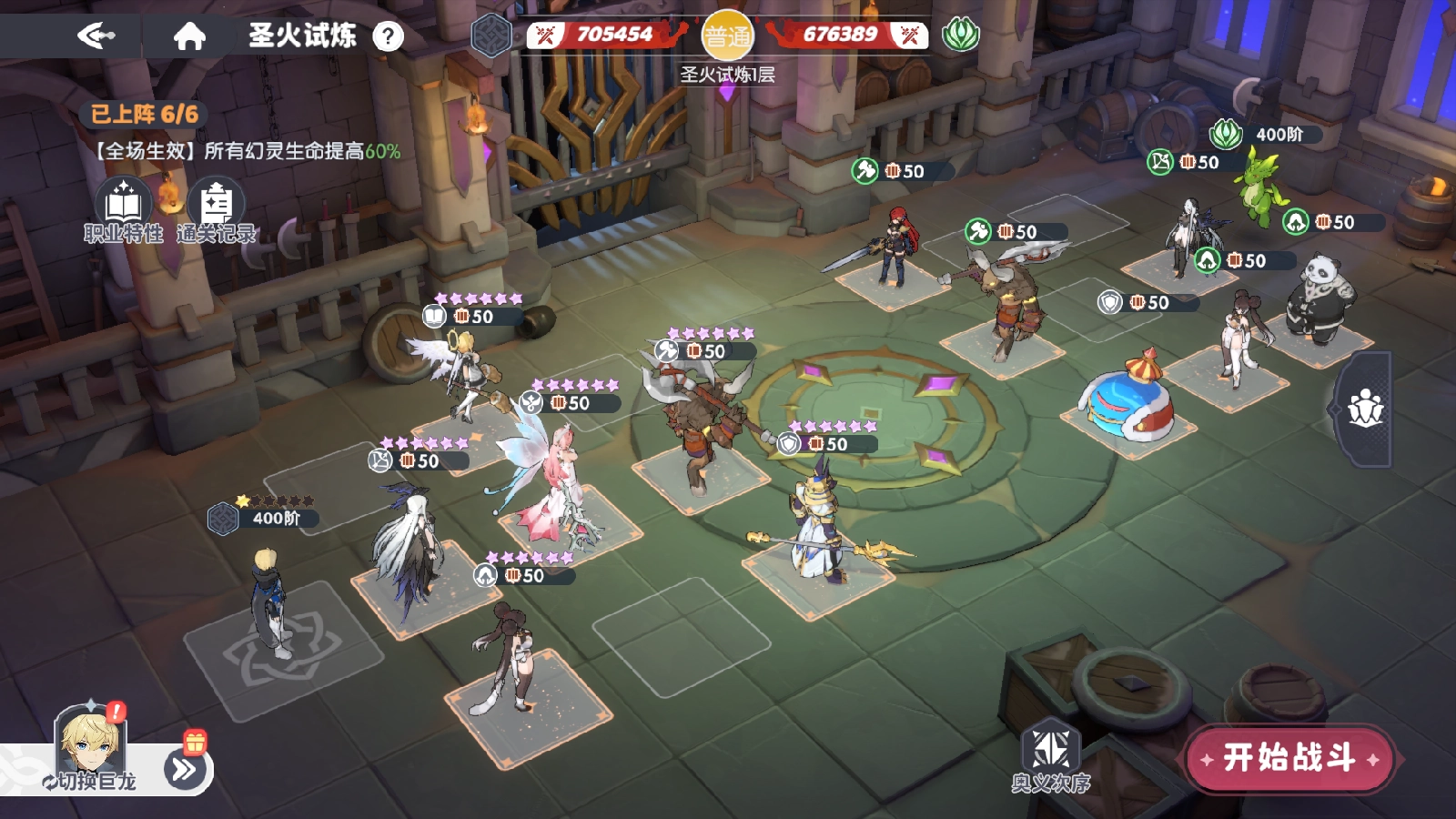Click the player's hexagon formation icon
Viewport: 1456px width, 819px height.
[x=491, y=36]
